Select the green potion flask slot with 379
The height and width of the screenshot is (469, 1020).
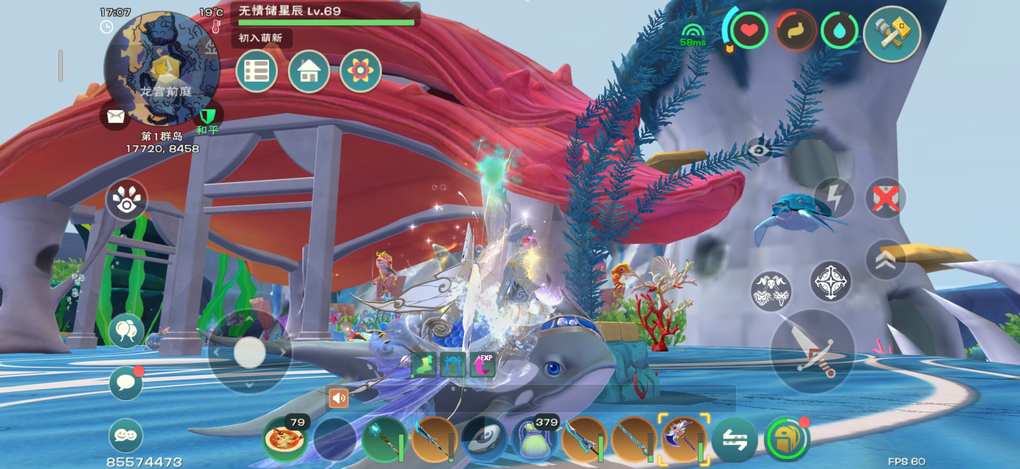tap(534, 439)
